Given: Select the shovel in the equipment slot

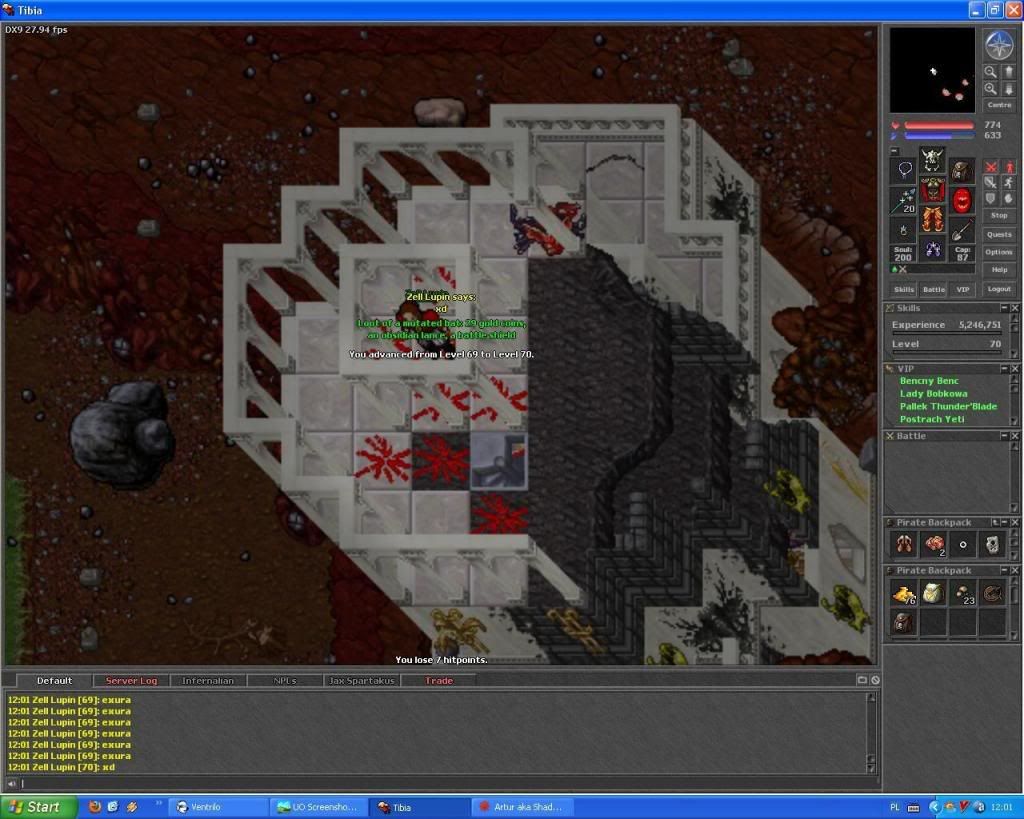Looking at the screenshot, I should point(962,229).
